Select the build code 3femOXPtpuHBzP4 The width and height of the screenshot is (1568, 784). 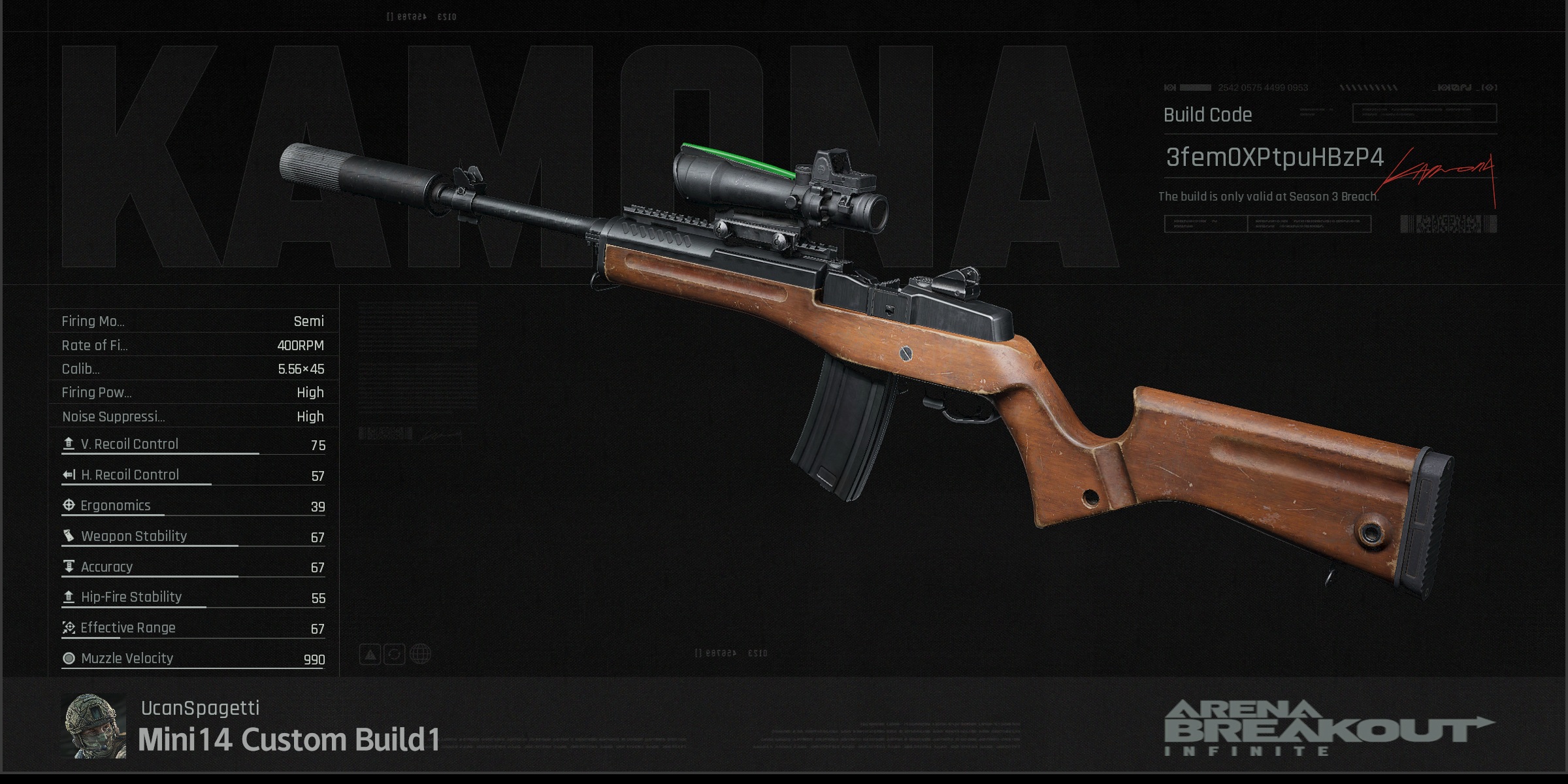[1274, 158]
